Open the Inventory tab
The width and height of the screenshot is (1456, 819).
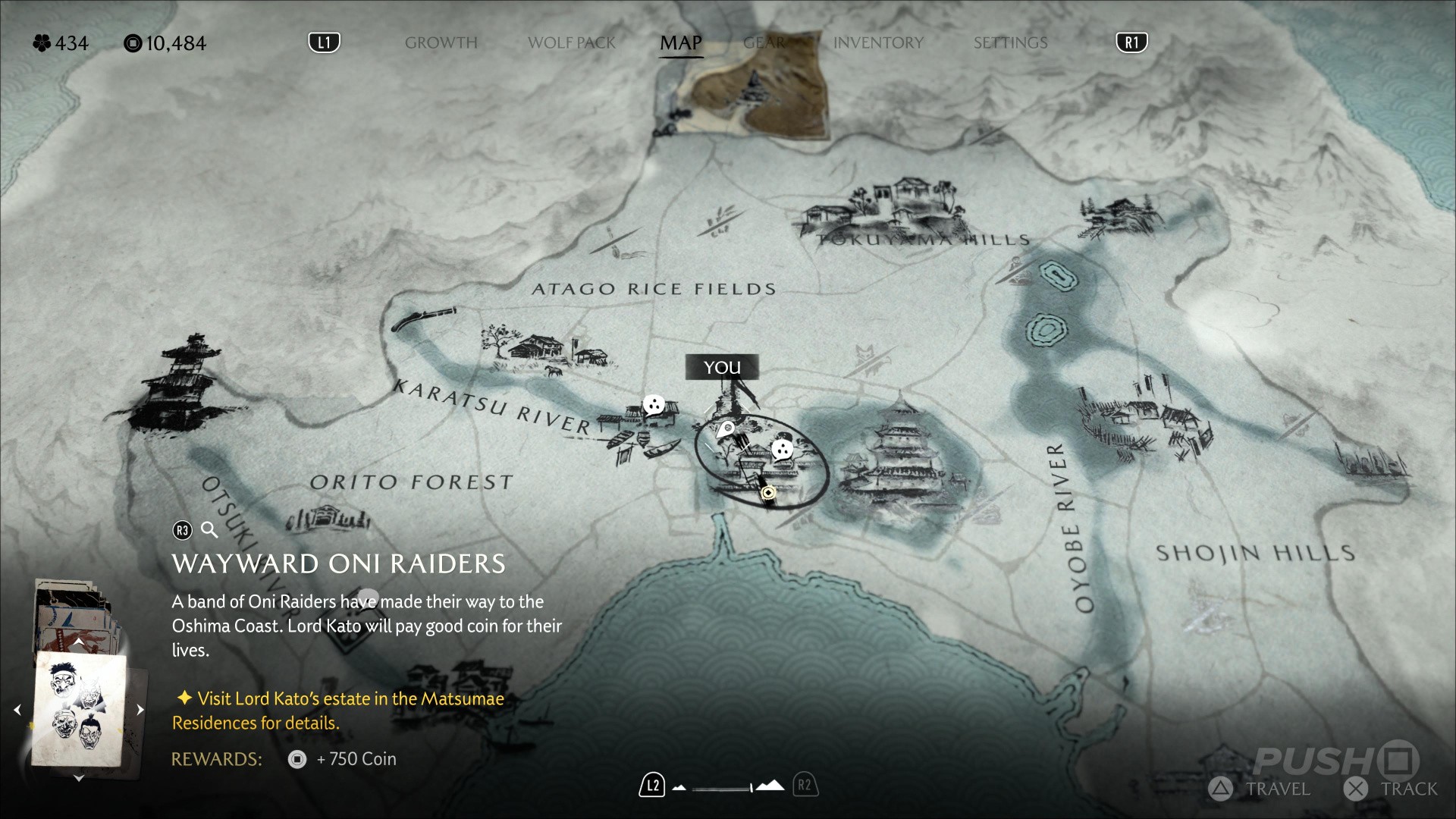point(878,43)
